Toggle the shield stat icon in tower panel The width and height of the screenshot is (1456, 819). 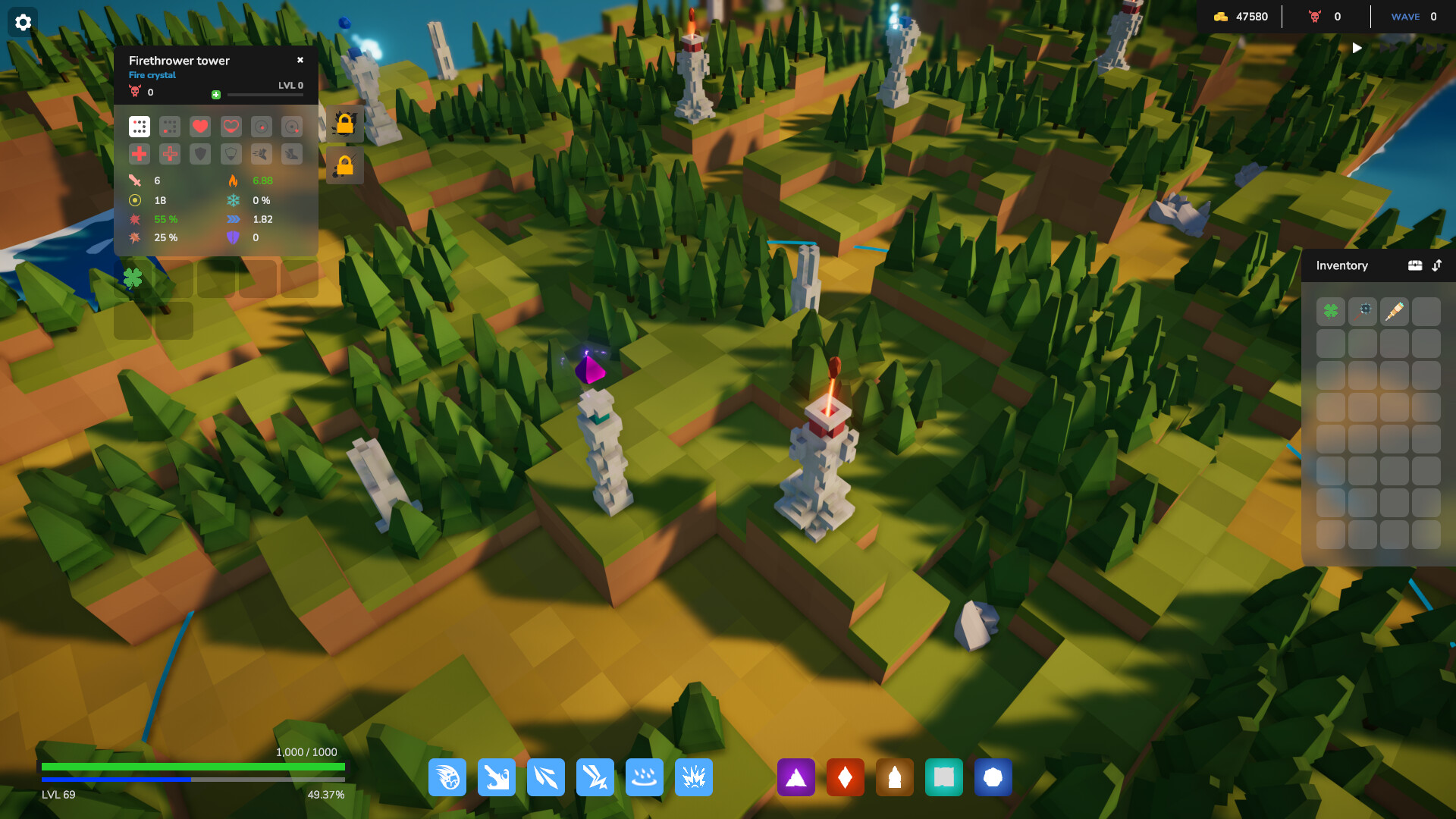coord(199,154)
